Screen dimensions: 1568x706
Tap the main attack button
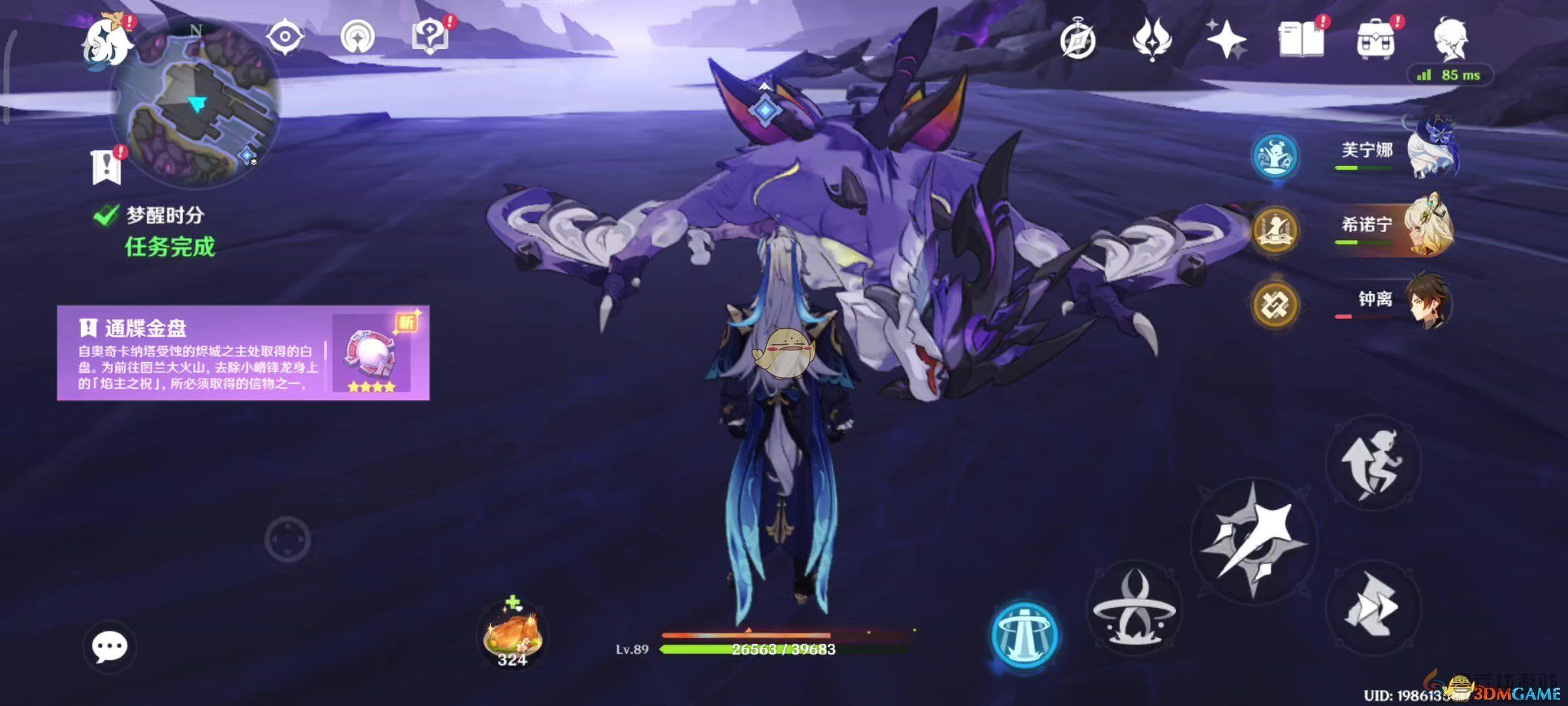[1253, 540]
